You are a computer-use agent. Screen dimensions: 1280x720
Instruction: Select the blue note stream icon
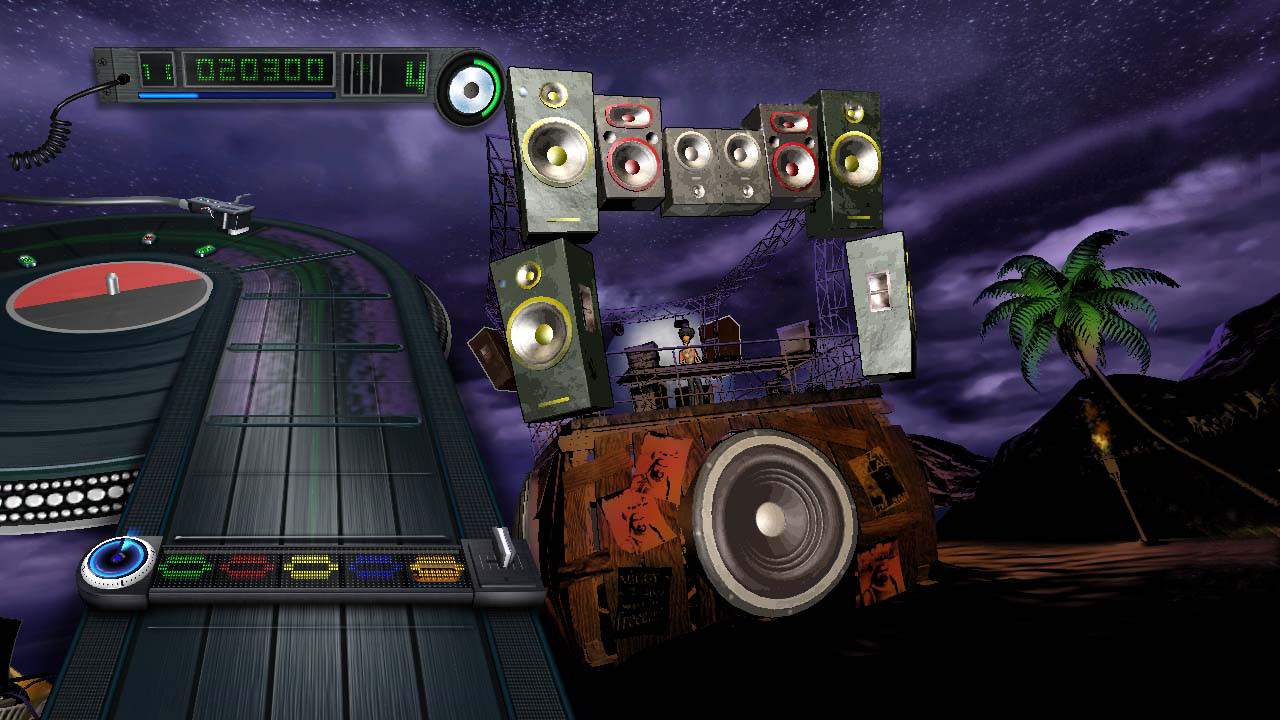(372, 565)
